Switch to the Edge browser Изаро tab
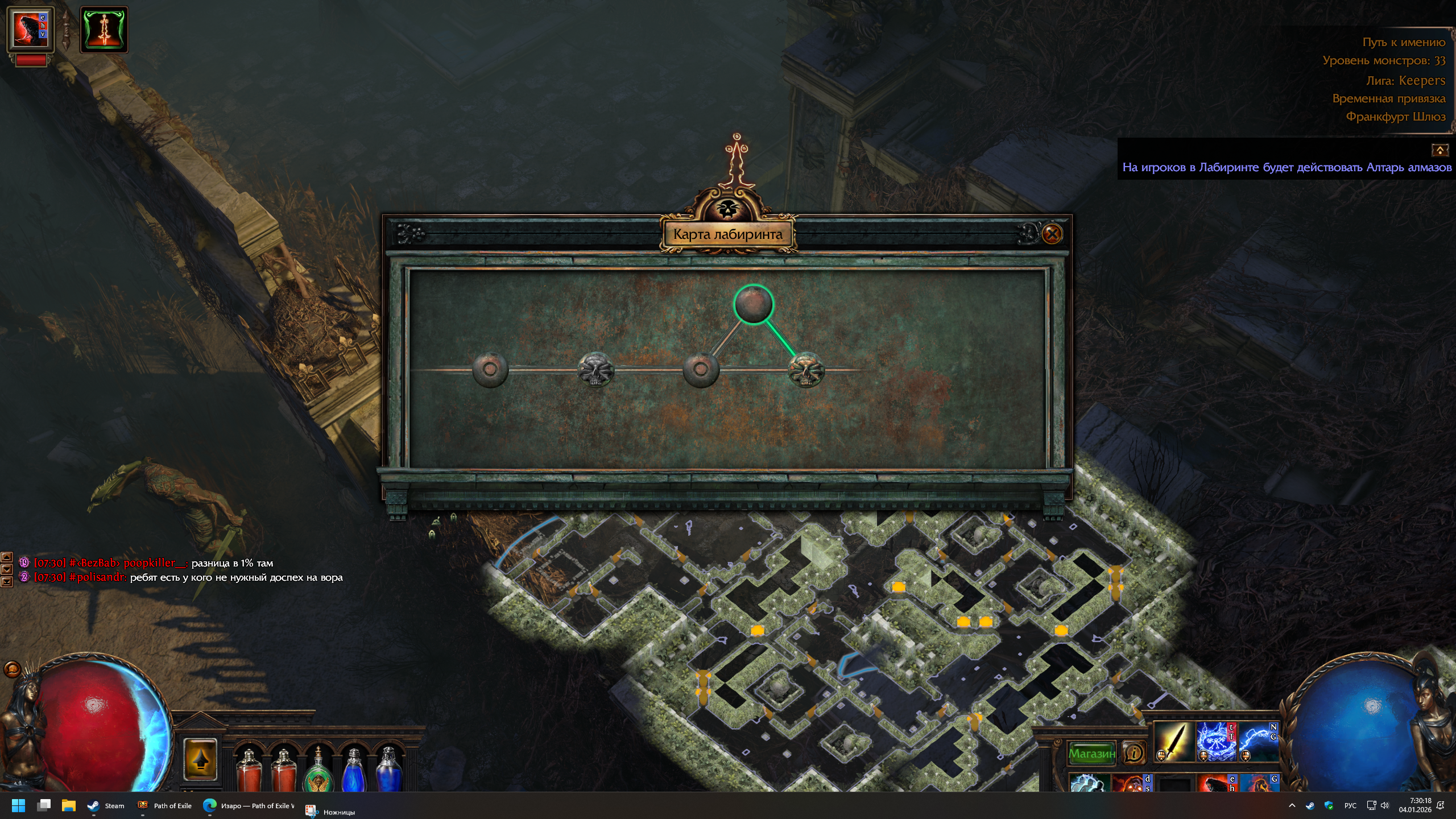Image resolution: width=1456 pixels, height=819 pixels. tap(249, 805)
